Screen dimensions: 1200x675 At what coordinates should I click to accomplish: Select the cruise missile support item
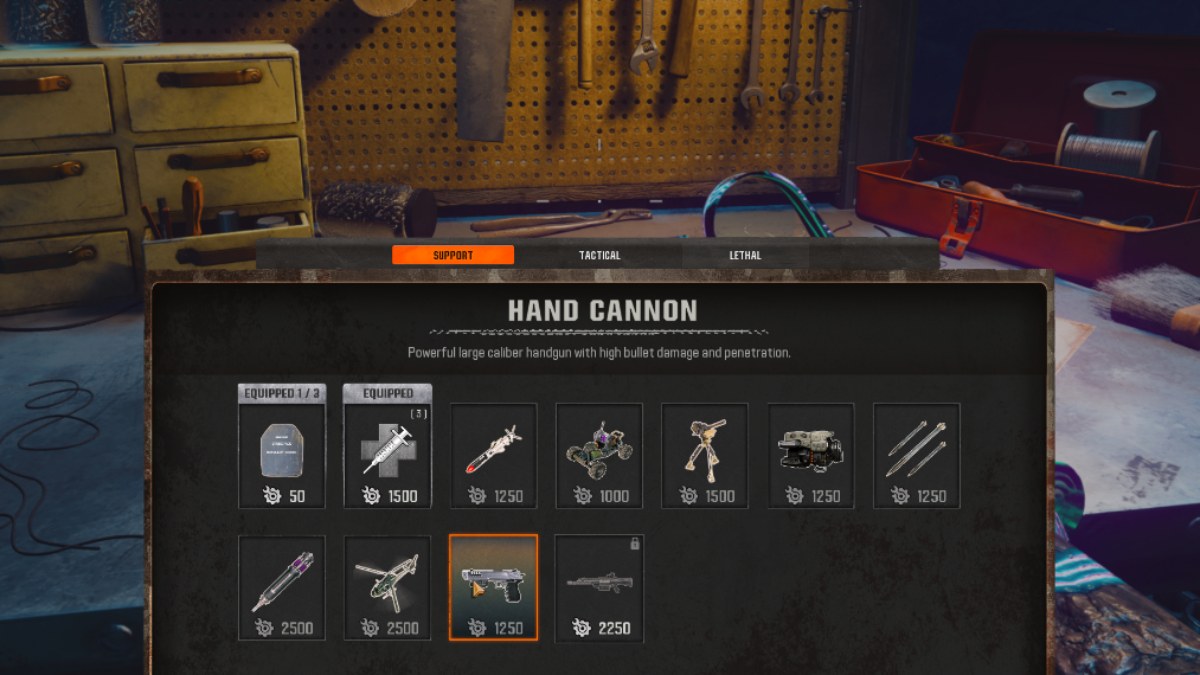tap(494, 455)
